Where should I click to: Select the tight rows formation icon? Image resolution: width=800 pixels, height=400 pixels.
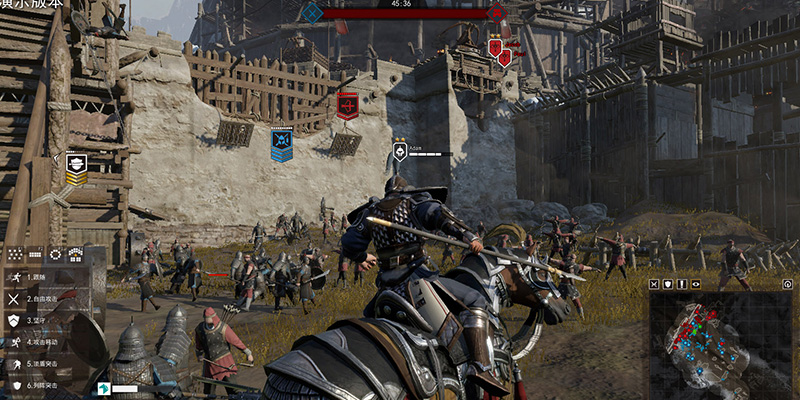35,254
